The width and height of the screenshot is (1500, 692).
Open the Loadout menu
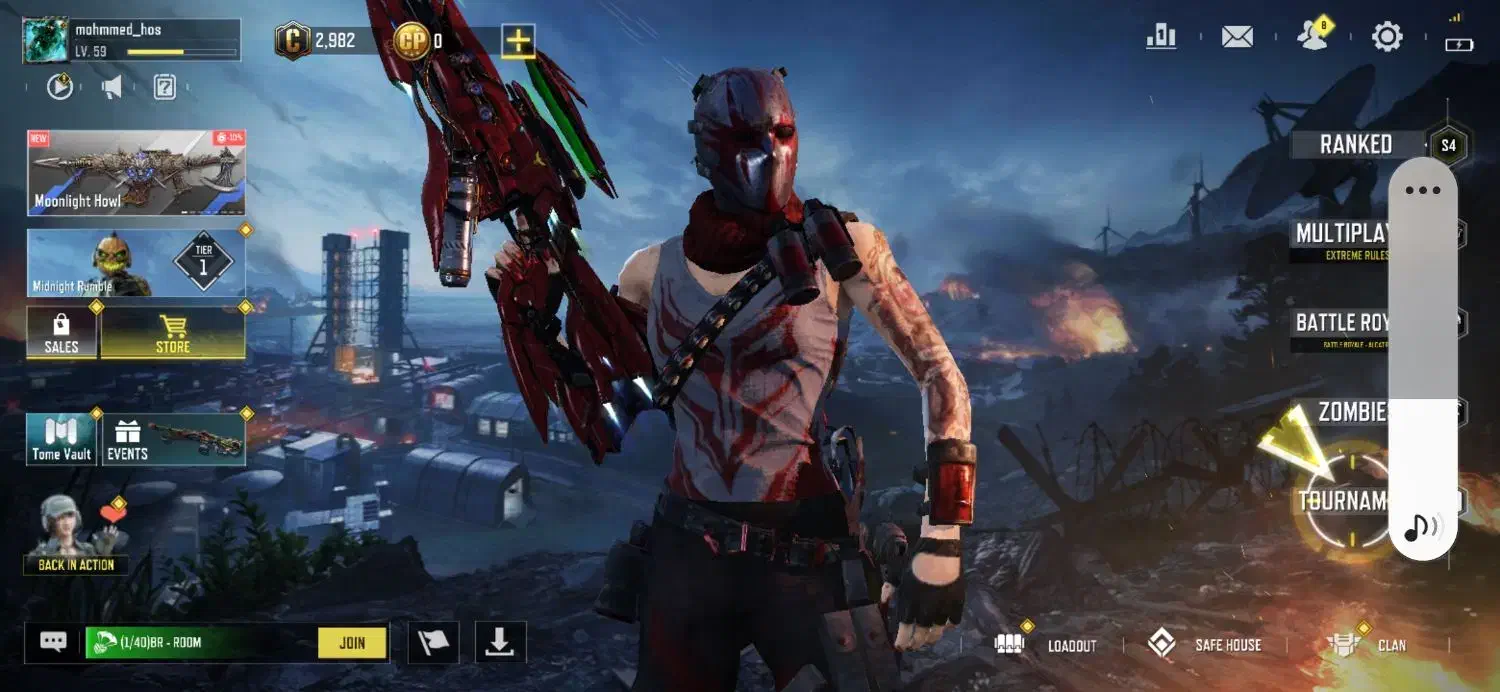(1047, 645)
